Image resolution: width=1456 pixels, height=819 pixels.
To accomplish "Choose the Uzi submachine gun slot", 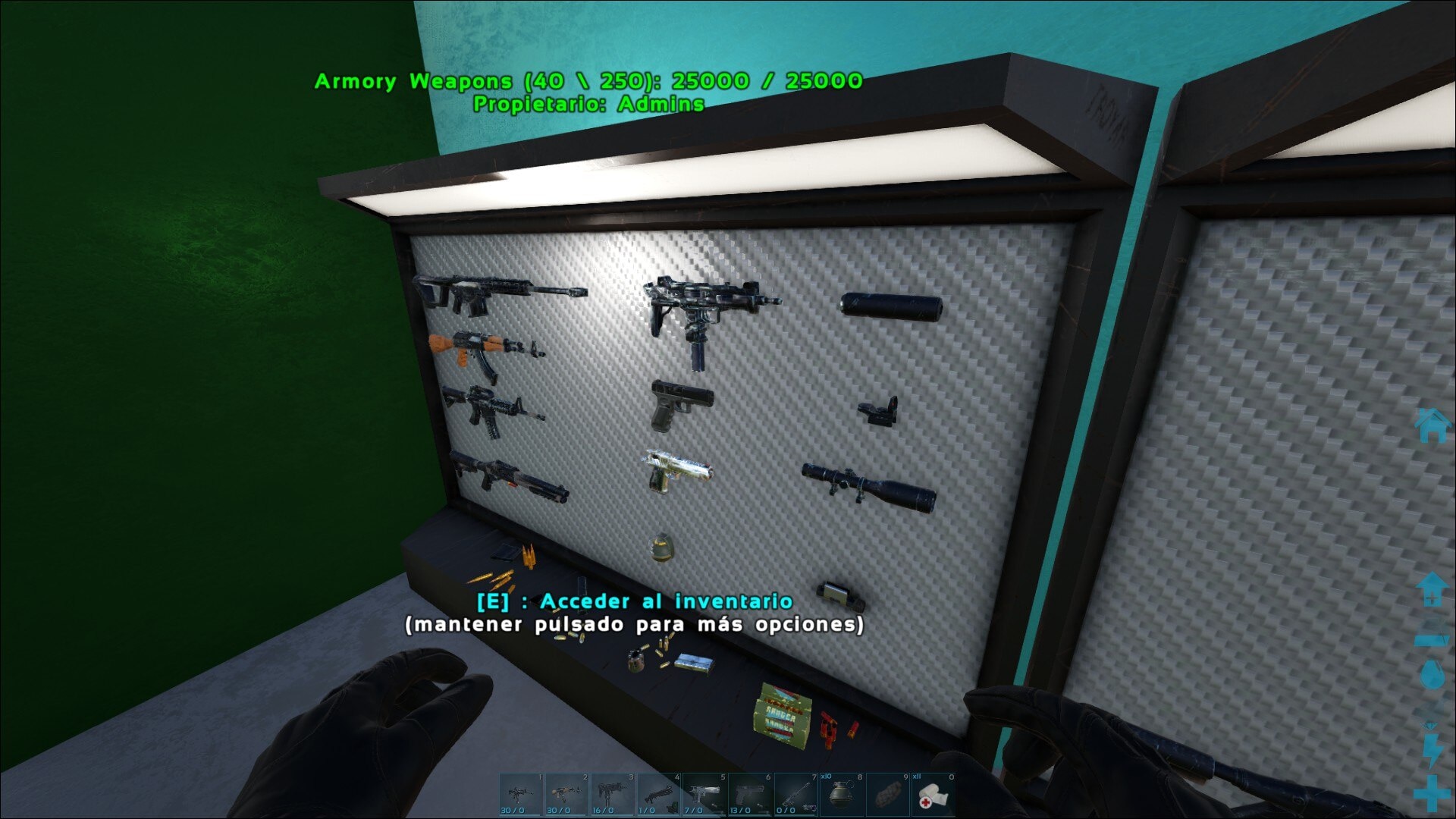I will [x=612, y=795].
